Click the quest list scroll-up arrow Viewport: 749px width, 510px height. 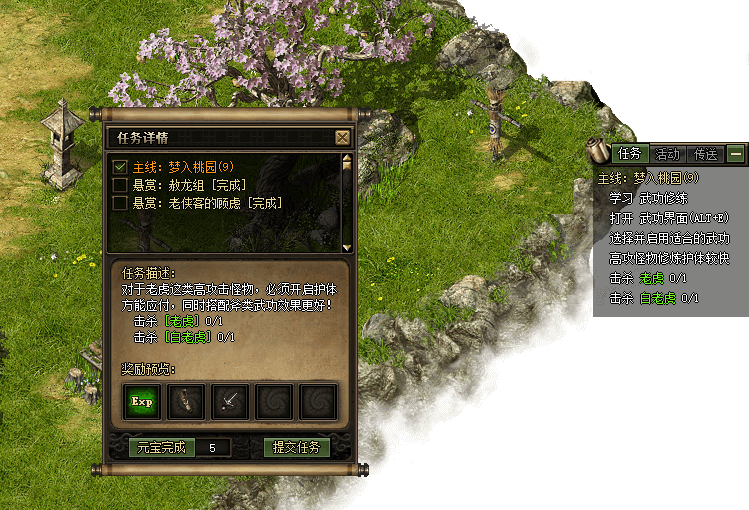(347, 160)
